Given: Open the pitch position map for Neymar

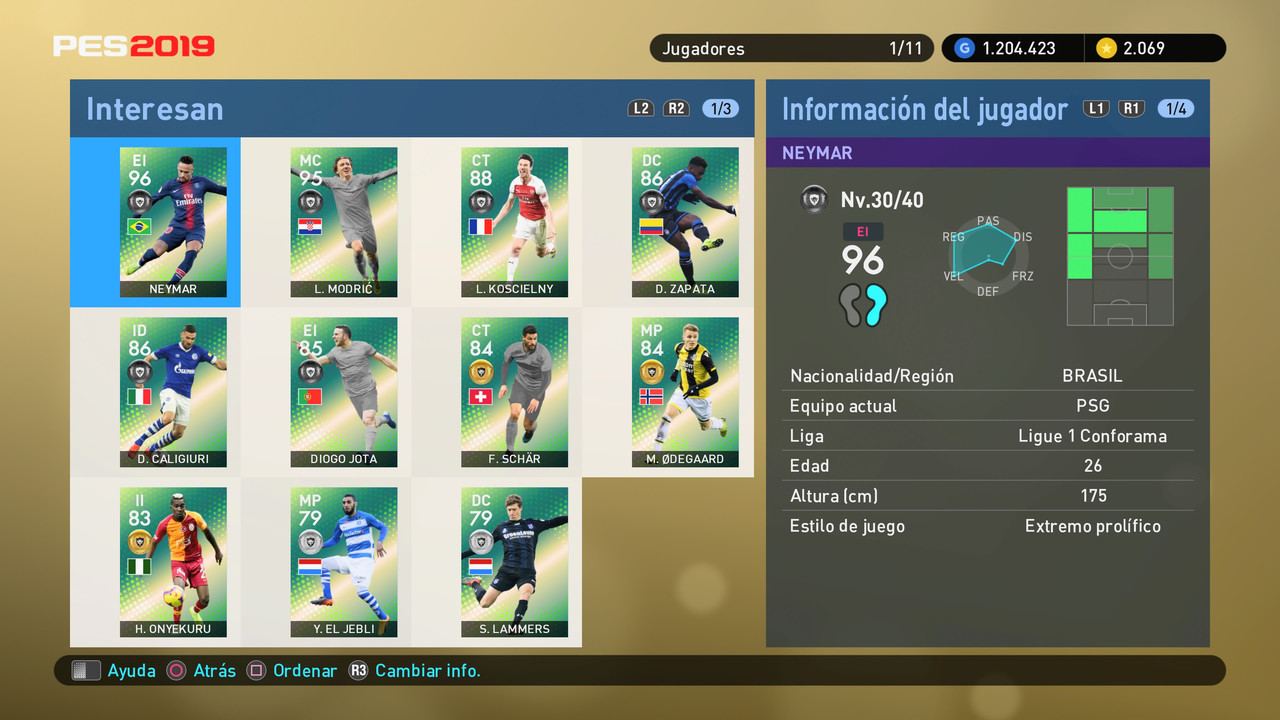Looking at the screenshot, I should click(1120, 256).
